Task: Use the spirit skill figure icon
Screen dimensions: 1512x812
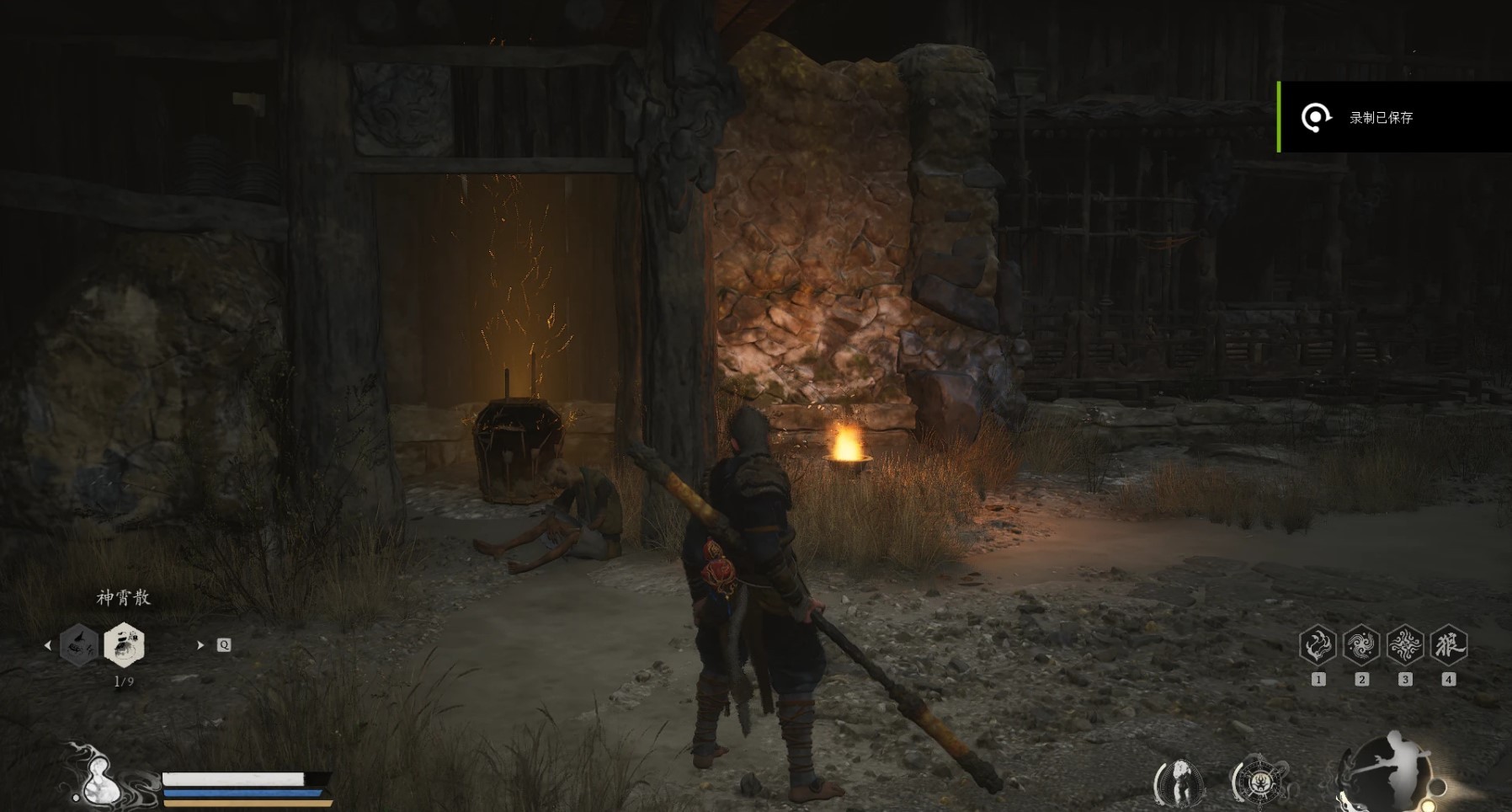Action: [1179, 781]
